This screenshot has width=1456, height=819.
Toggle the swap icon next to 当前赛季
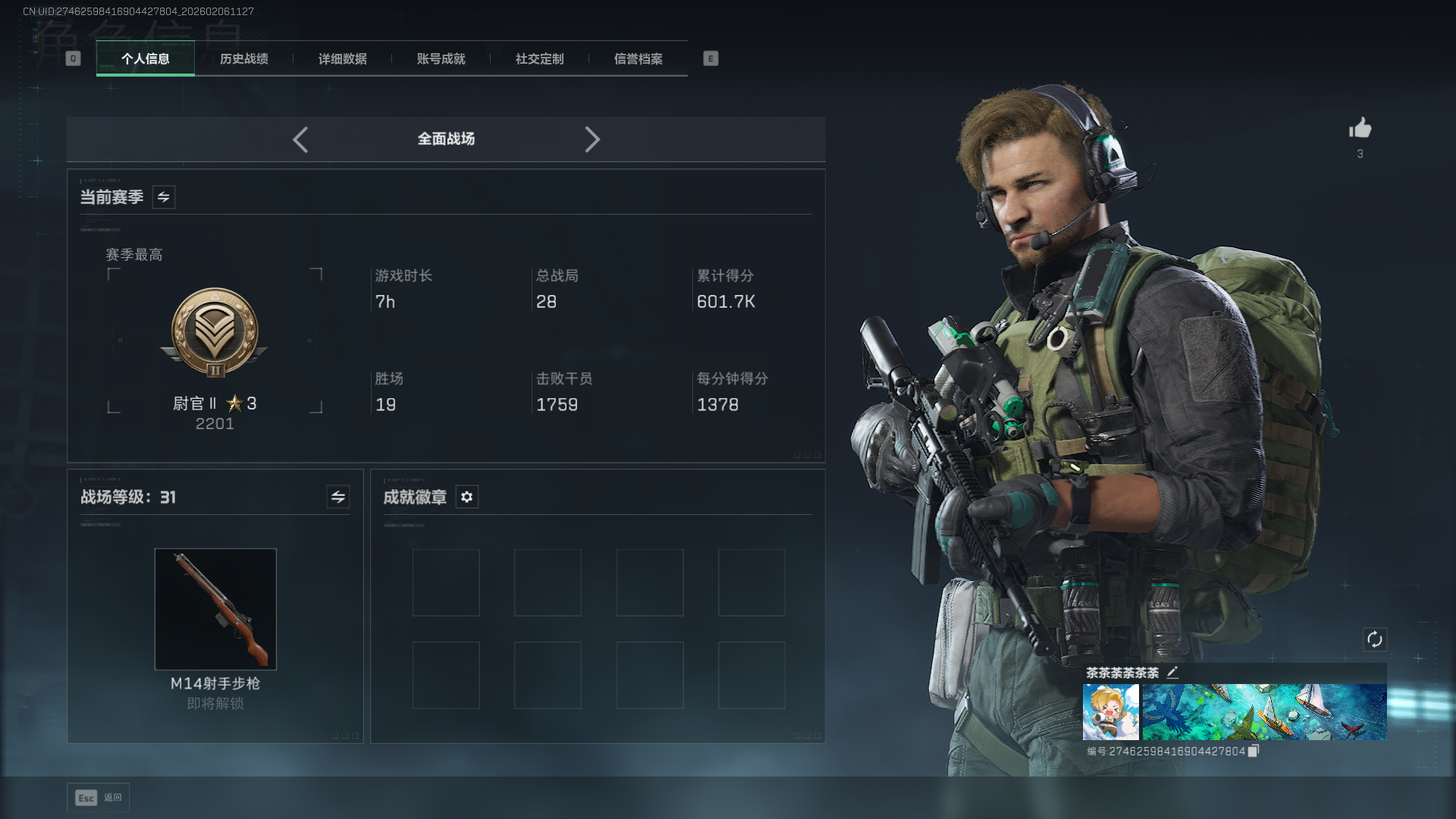pos(164,197)
